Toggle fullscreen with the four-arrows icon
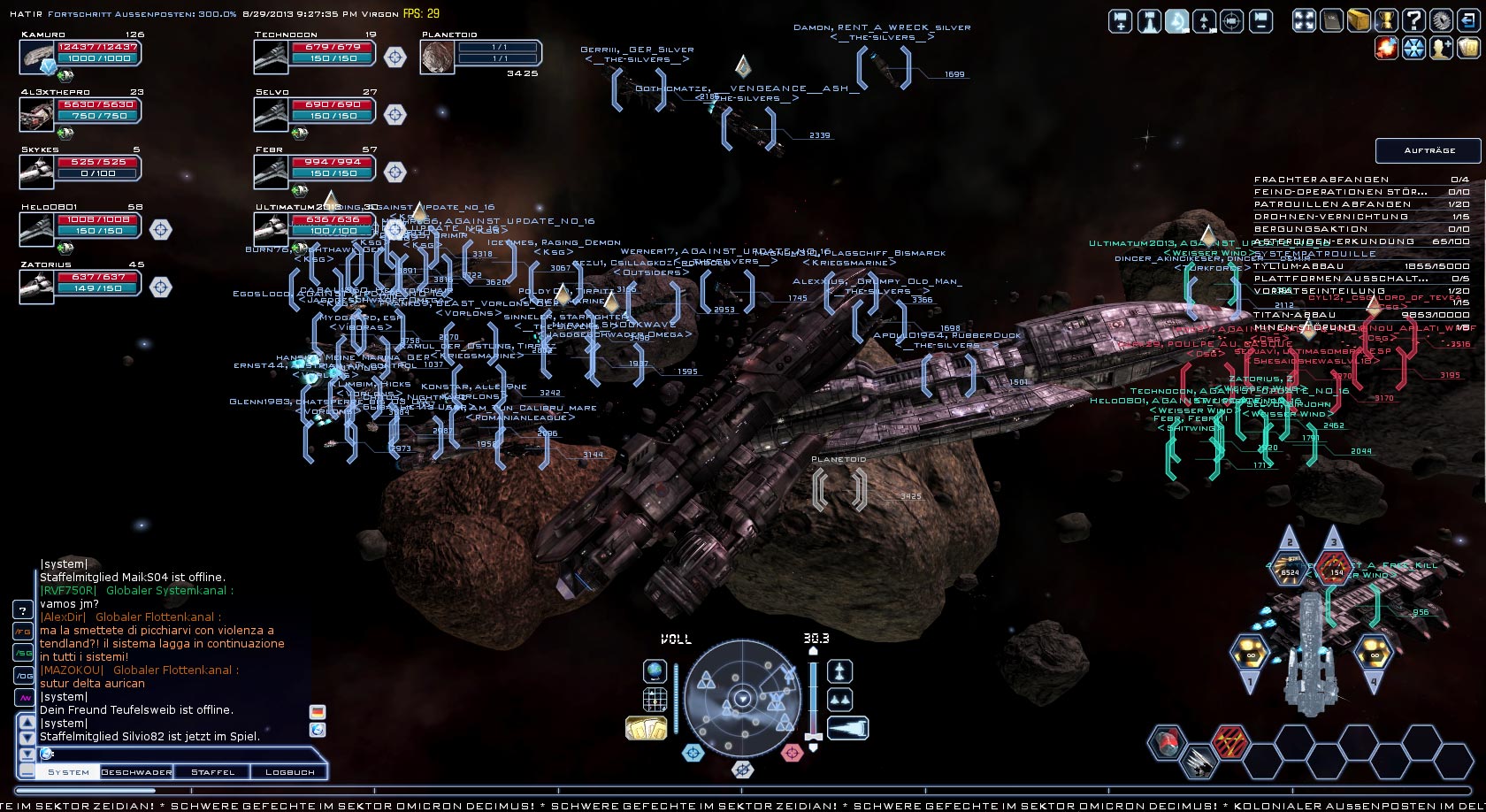This screenshot has width=1486, height=812. tap(1304, 19)
